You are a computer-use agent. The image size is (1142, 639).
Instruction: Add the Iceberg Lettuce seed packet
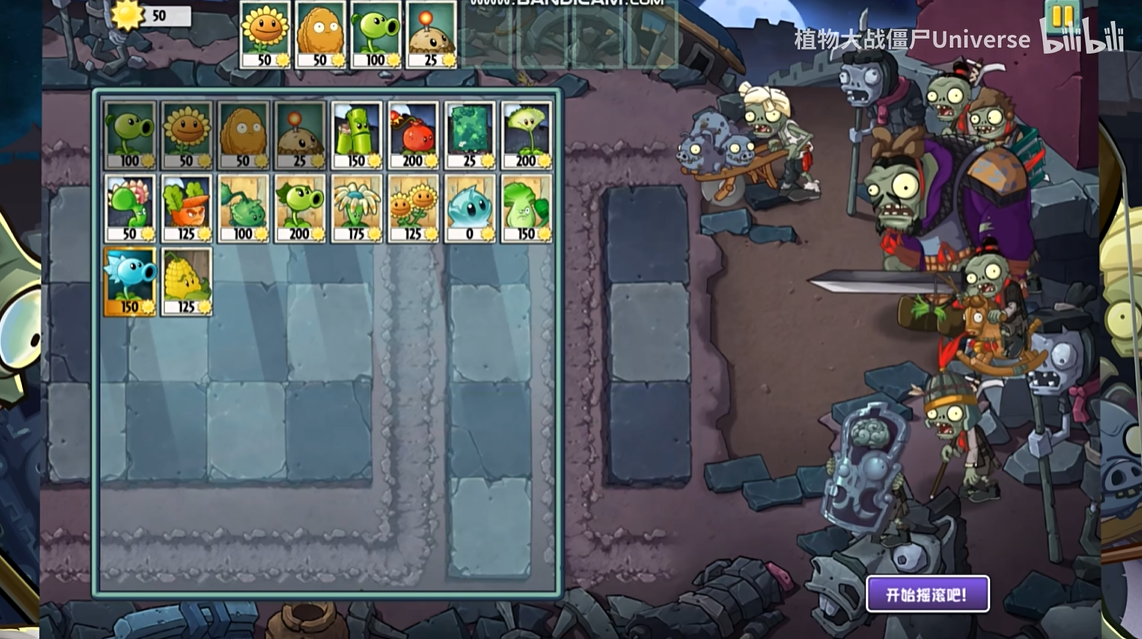tap(470, 209)
